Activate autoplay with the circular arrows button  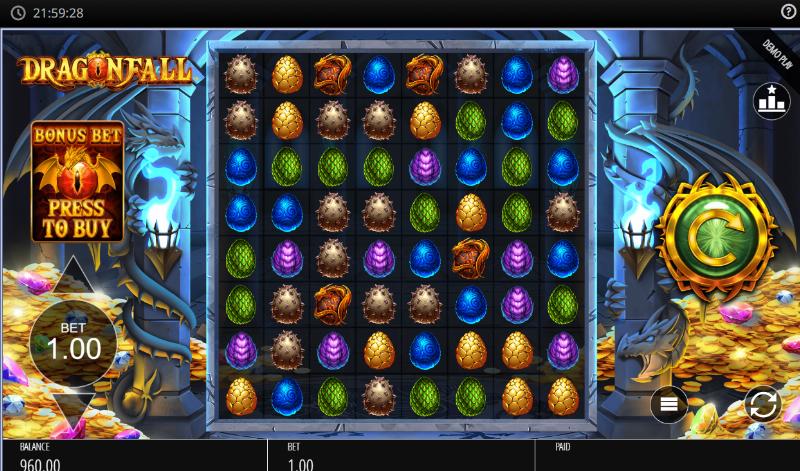point(762,404)
